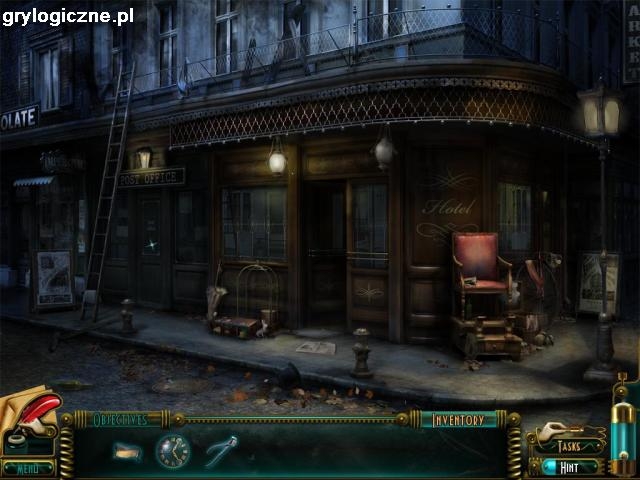Switch to the Inventory tab
This screenshot has height=480, width=640.
[458, 420]
